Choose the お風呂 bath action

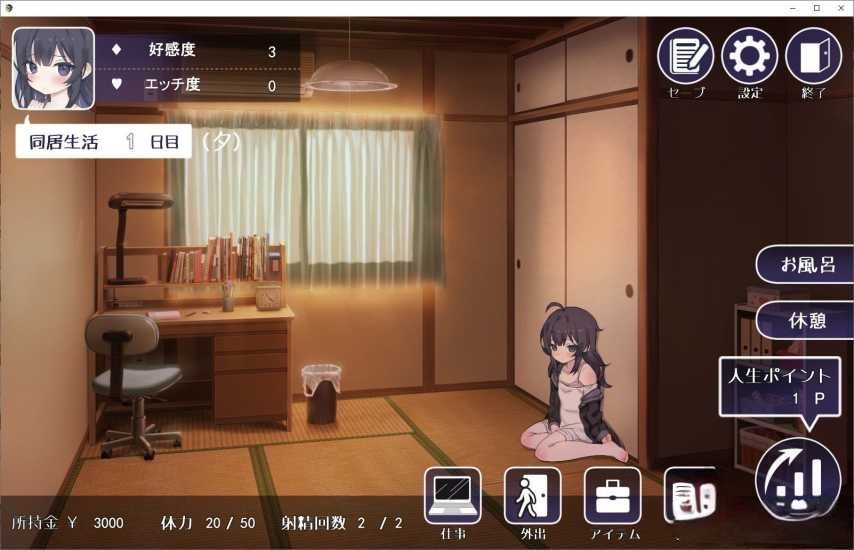[x=806, y=265]
